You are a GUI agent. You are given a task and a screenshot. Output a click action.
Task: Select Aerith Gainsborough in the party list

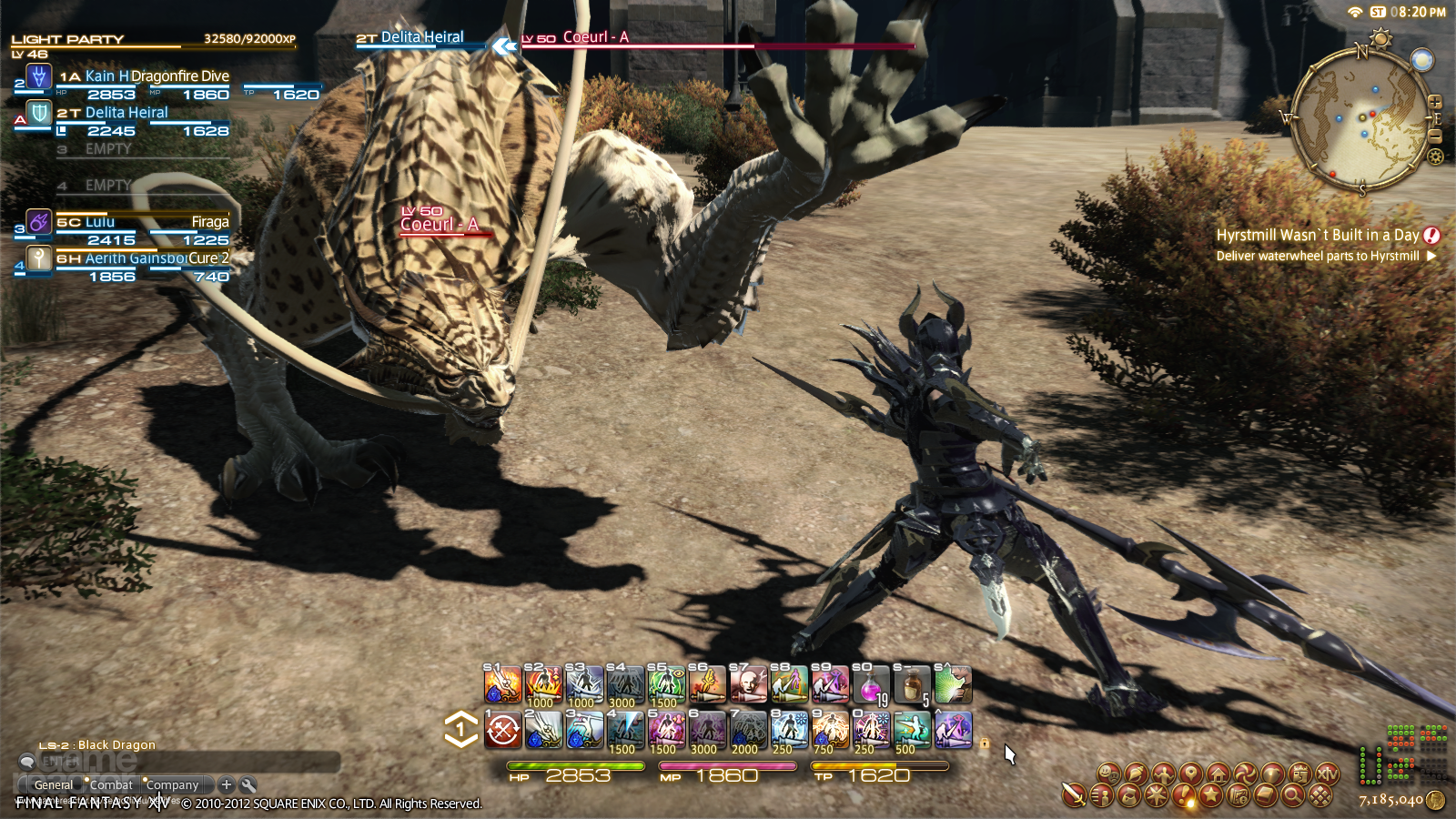[127, 258]
